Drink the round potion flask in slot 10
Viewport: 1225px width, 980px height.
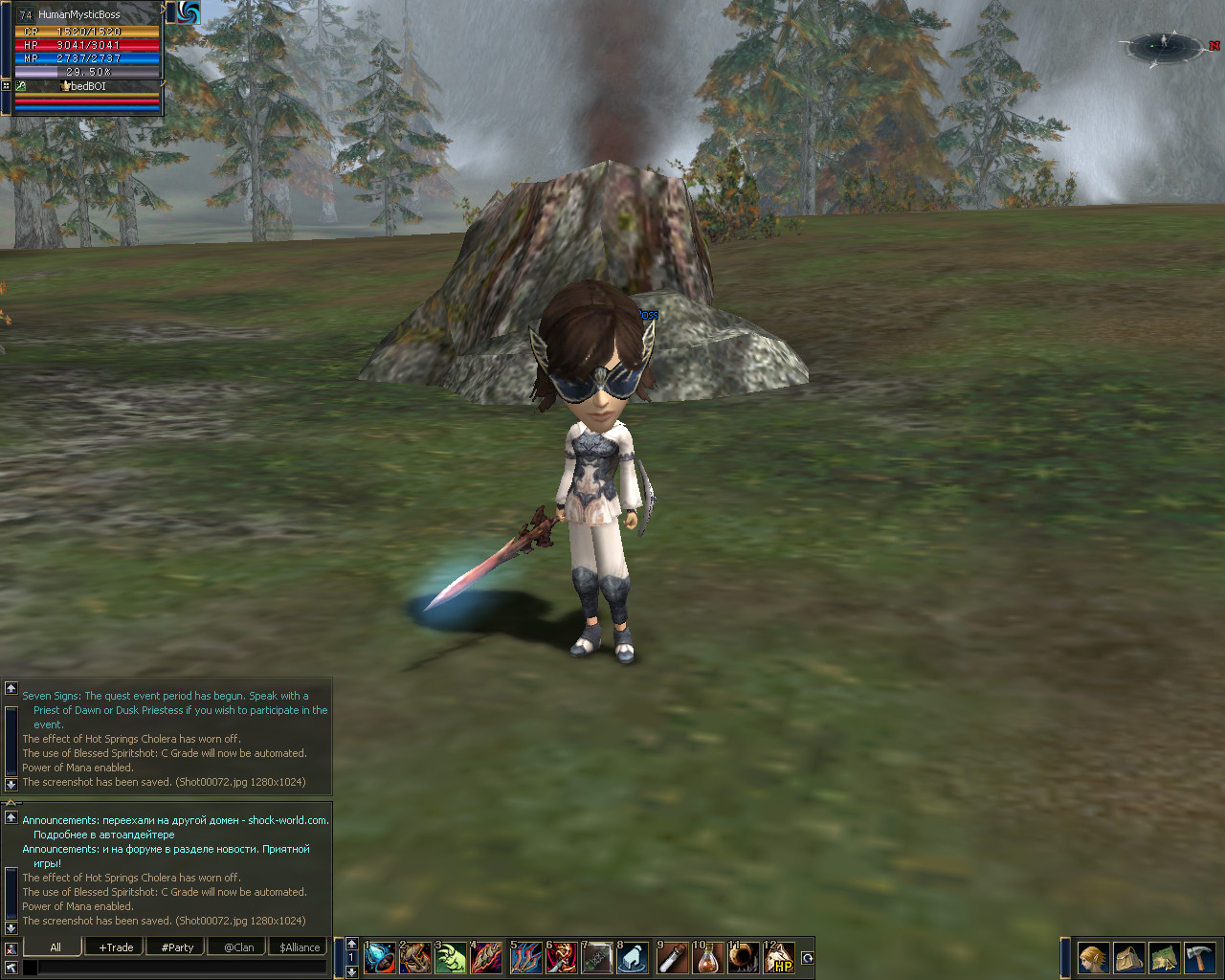(x=708, y=957)
